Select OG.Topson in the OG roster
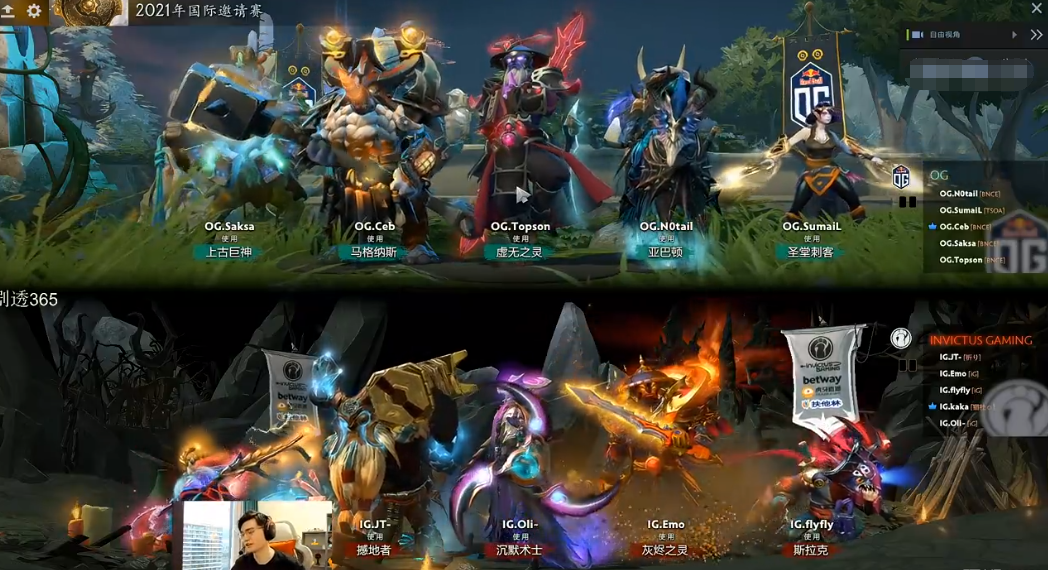1048x570 pixels. coord(961,260)
